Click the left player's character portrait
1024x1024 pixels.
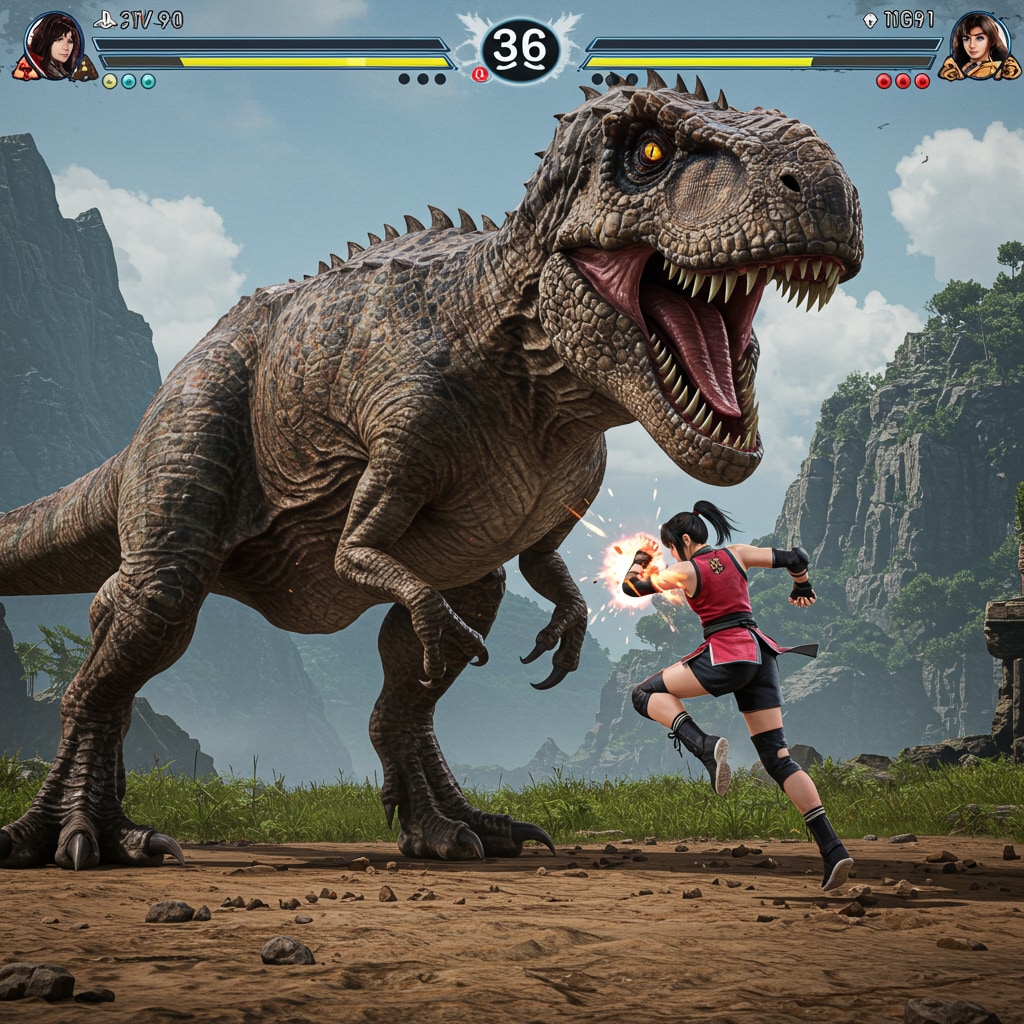coord(53,46)
